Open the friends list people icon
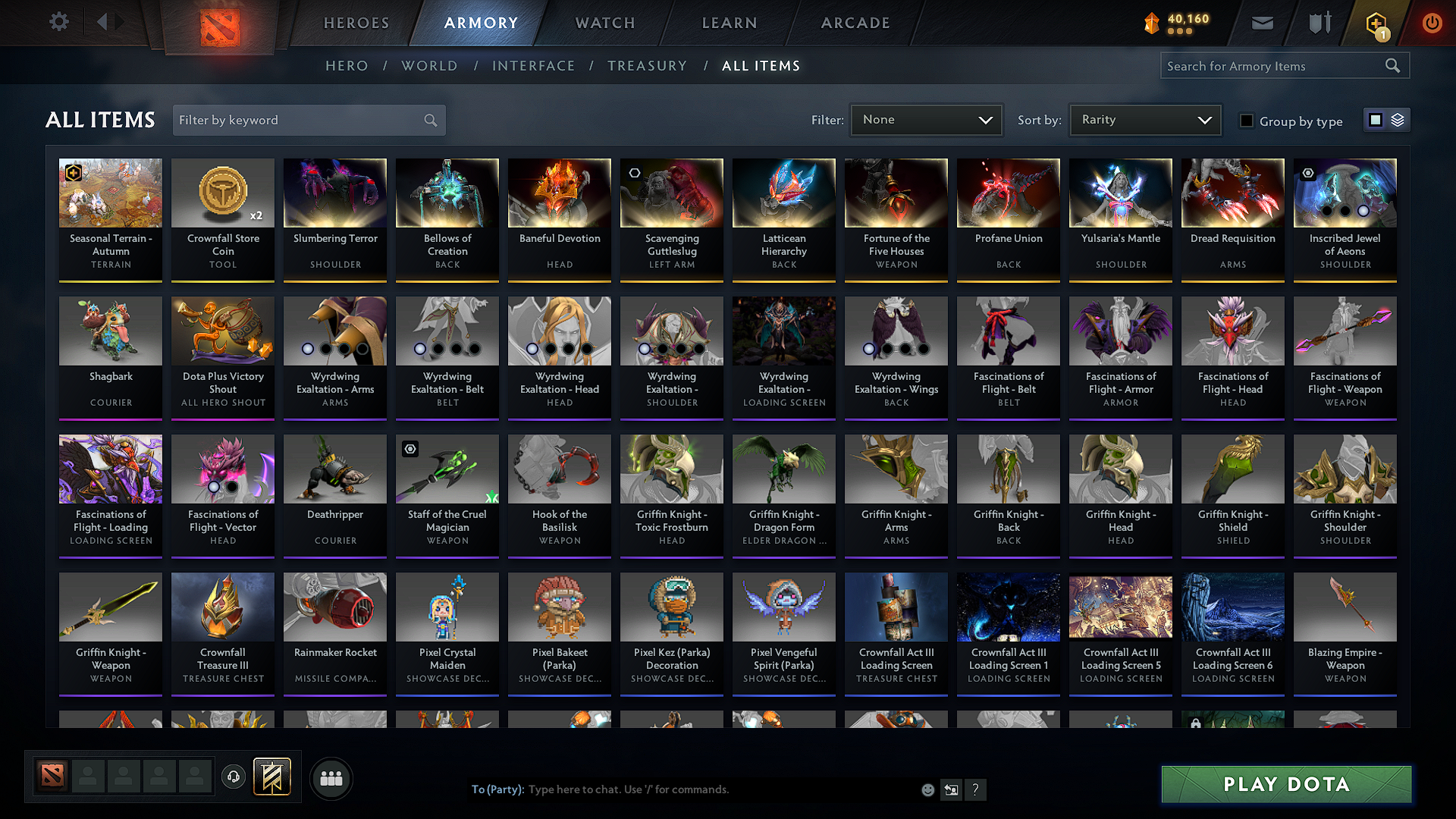1456x819 pixels. point(331,778)
